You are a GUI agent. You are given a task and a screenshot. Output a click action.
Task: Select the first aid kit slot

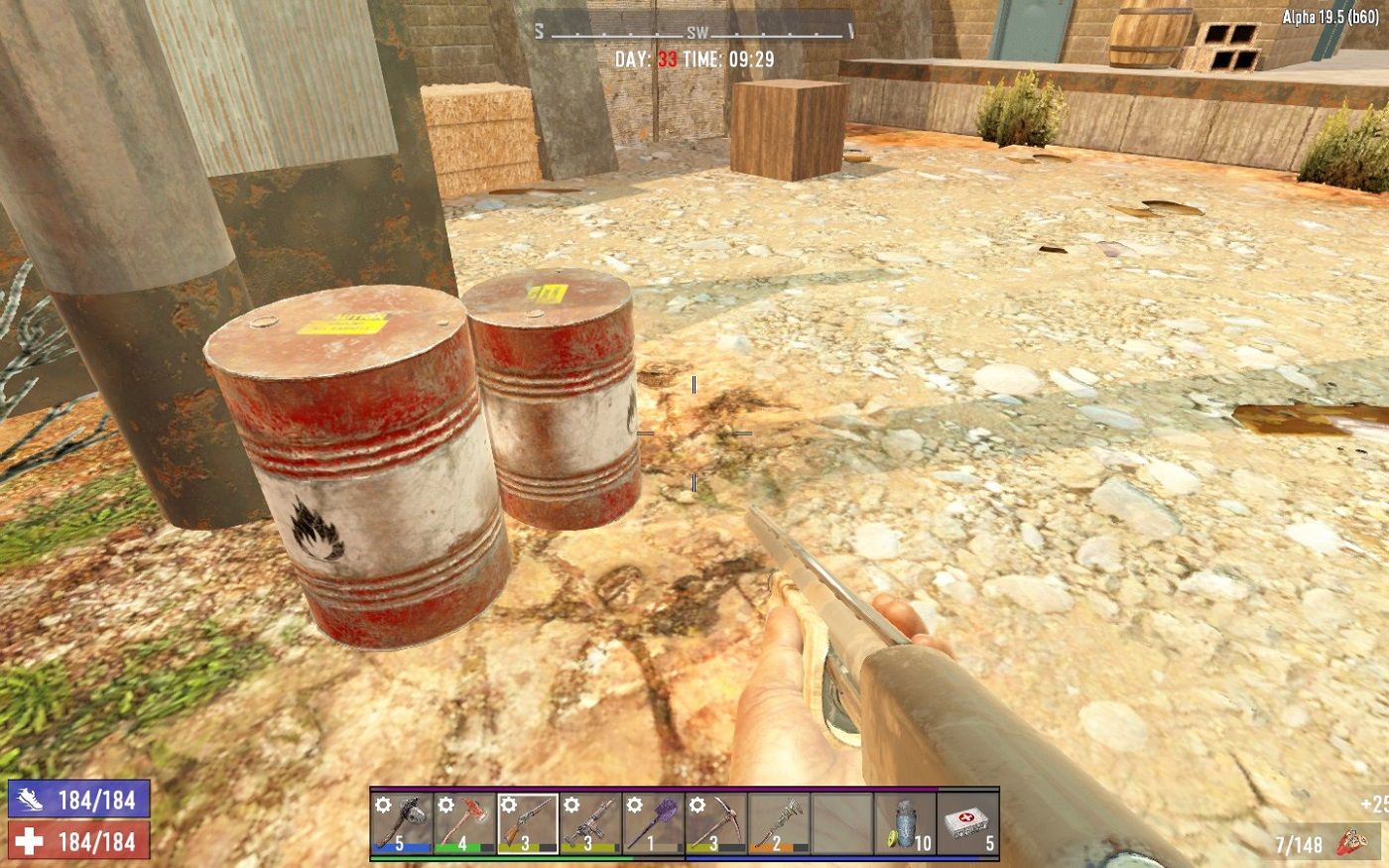click(965, 823)
